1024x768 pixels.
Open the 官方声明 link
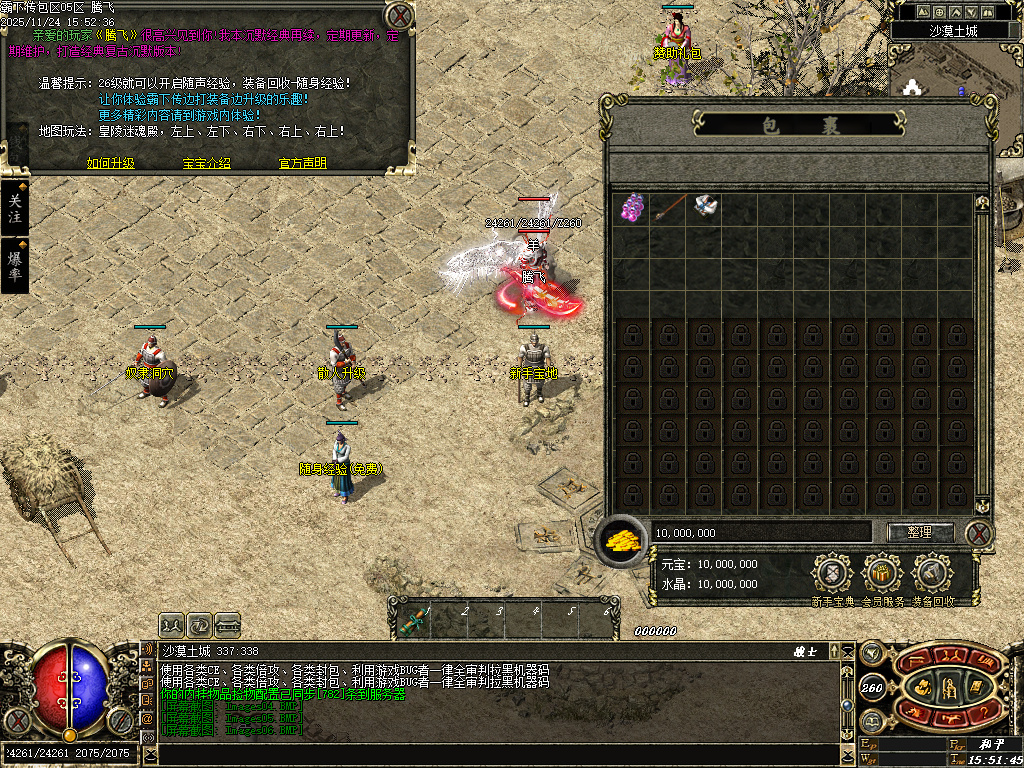pyautogui.click(x=302, y=163)
